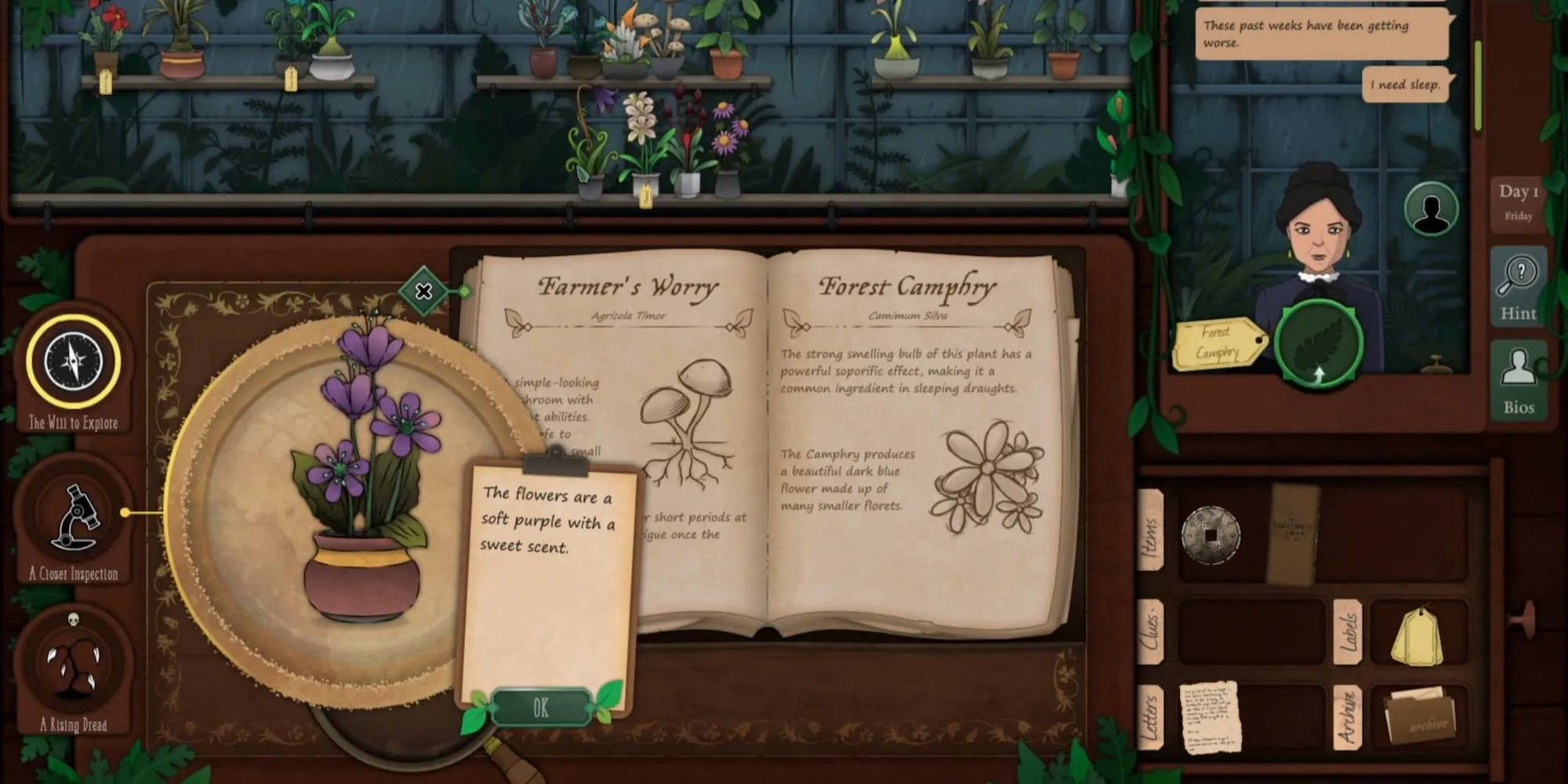
Task: Open the Hint panel
Action: (1519, 285)
